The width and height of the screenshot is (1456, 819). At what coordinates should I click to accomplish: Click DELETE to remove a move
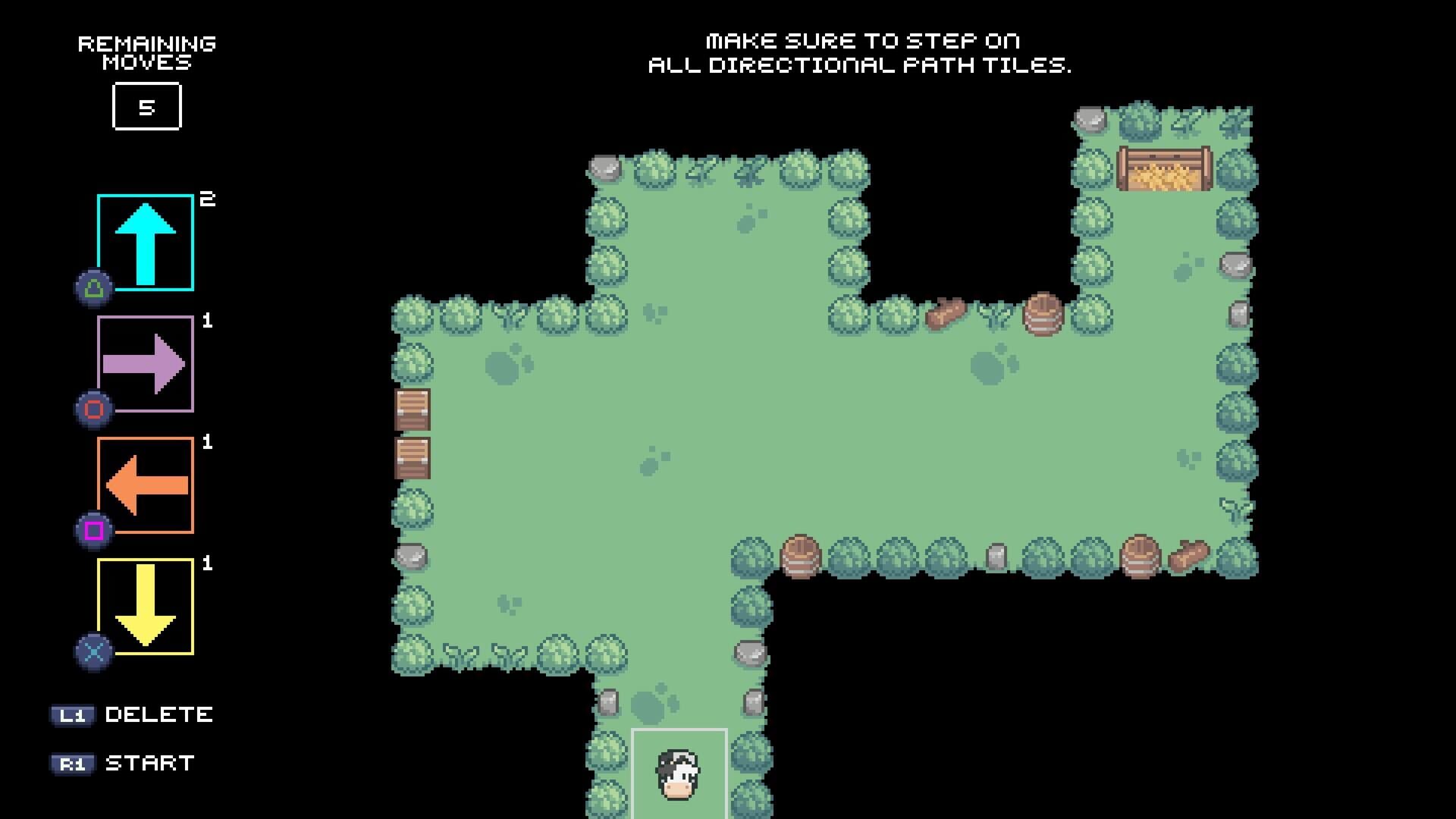pyautogui.click(x=159, y=714)
